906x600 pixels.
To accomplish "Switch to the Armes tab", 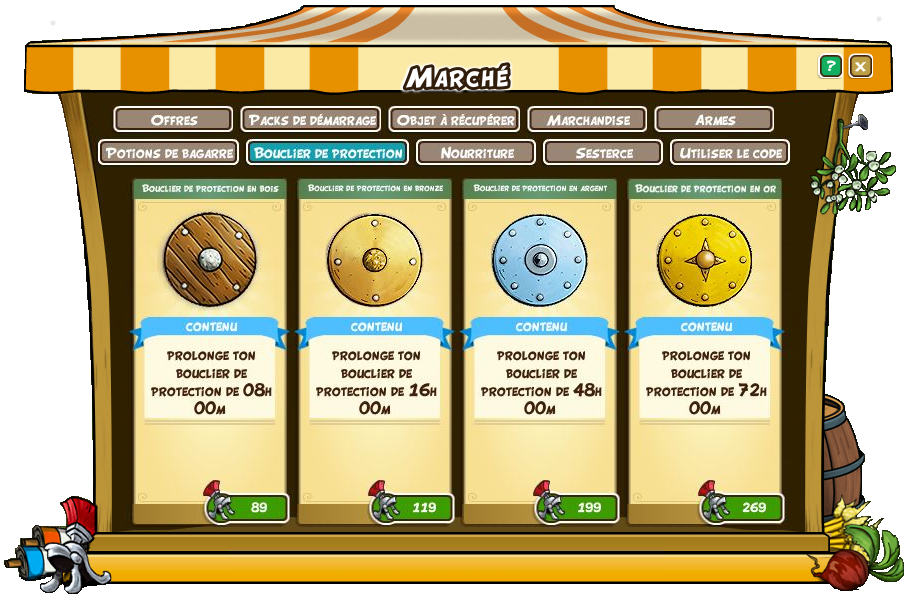I will (714, 120).
